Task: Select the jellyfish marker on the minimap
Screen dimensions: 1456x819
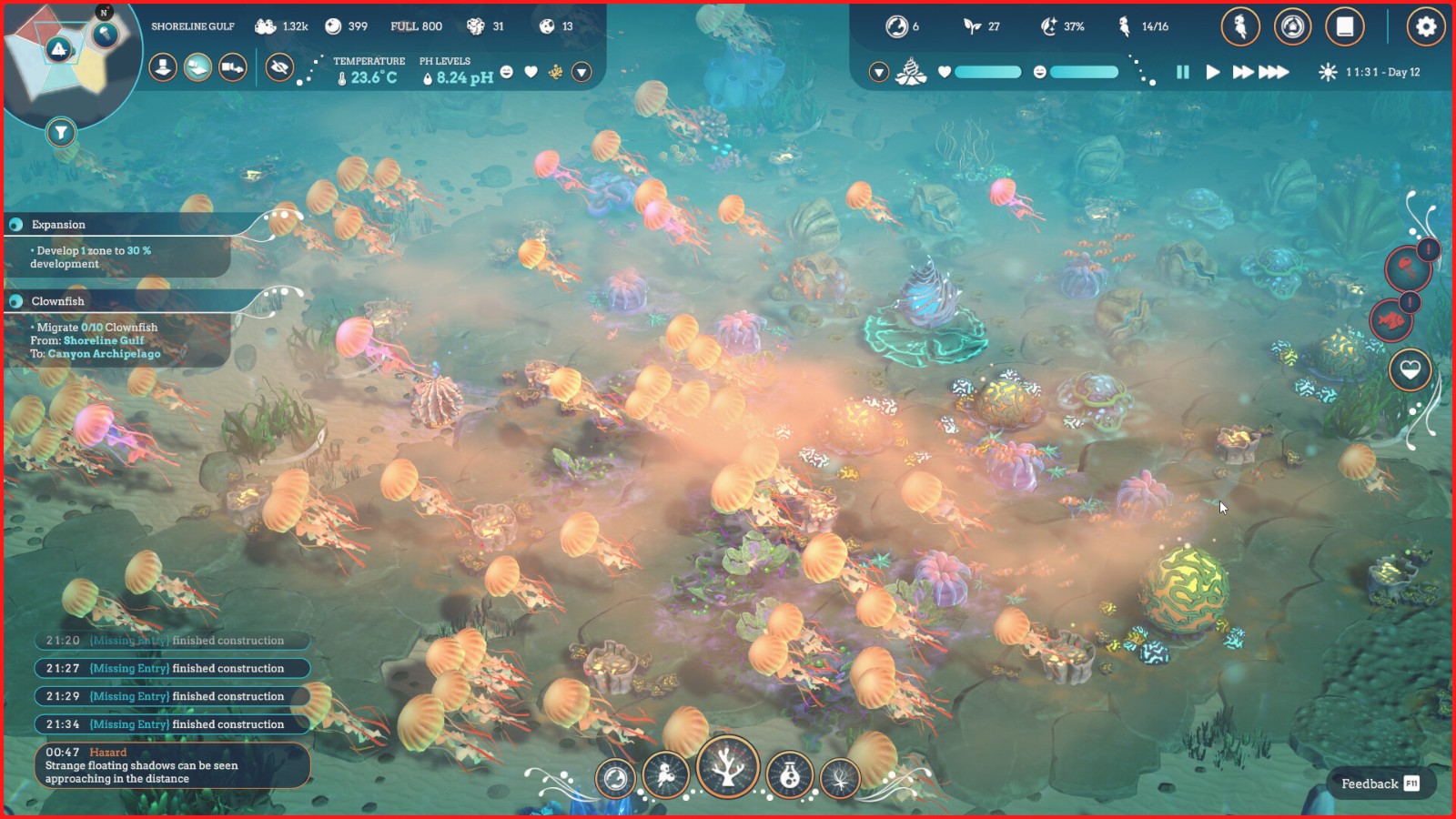Action: (106, 35)
